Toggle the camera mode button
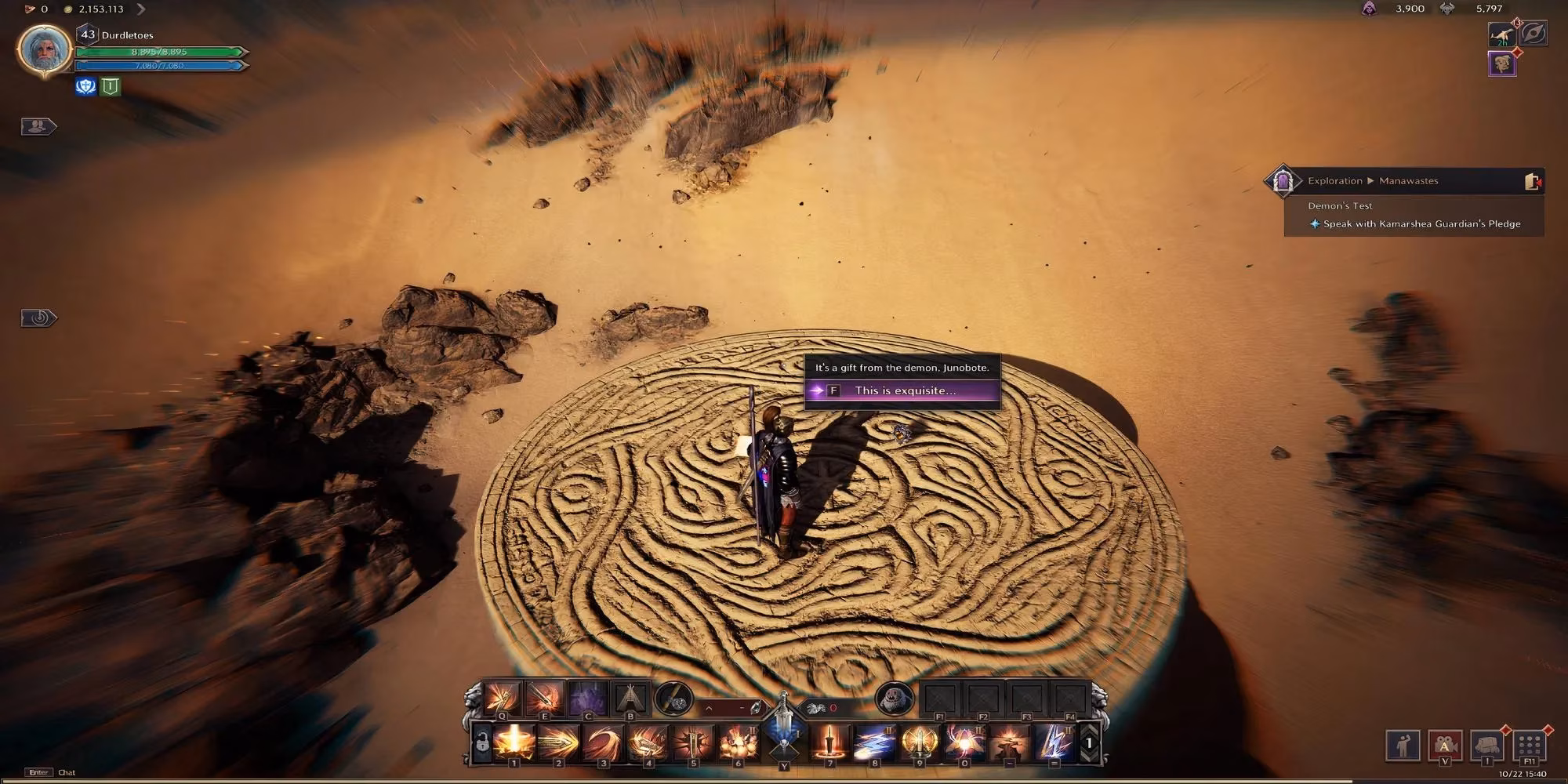 [1444, 745]
